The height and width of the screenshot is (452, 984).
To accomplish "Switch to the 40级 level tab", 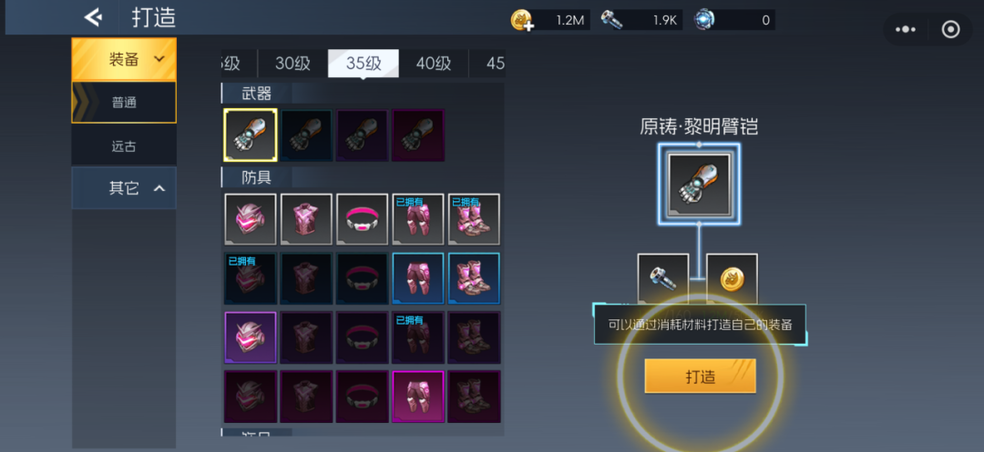I will tap(433, 63).
